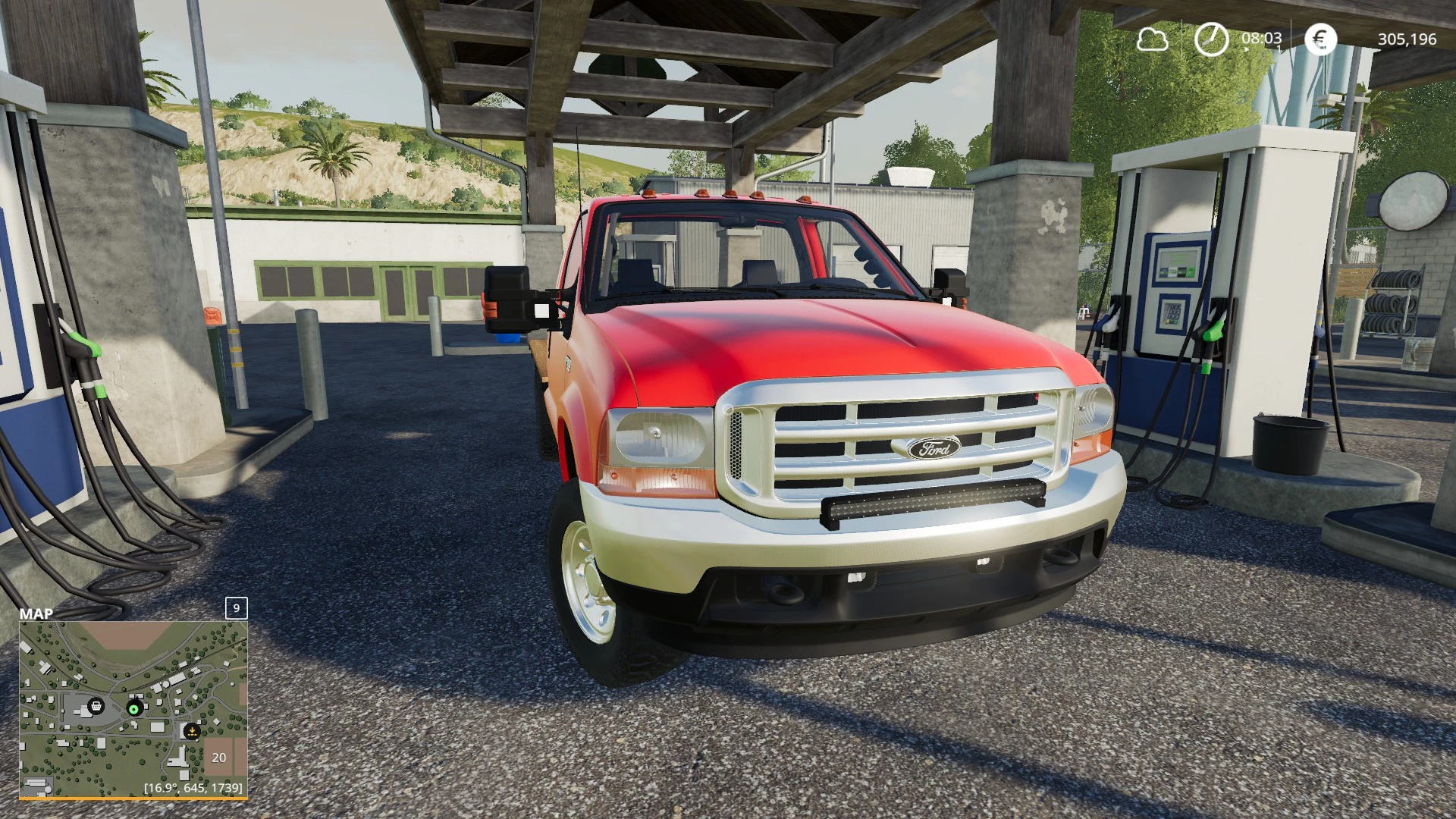The width and height of the screenshot is (1456, 819).
Task: Click the clock icon beside the time
Action: click(1211, 39)
